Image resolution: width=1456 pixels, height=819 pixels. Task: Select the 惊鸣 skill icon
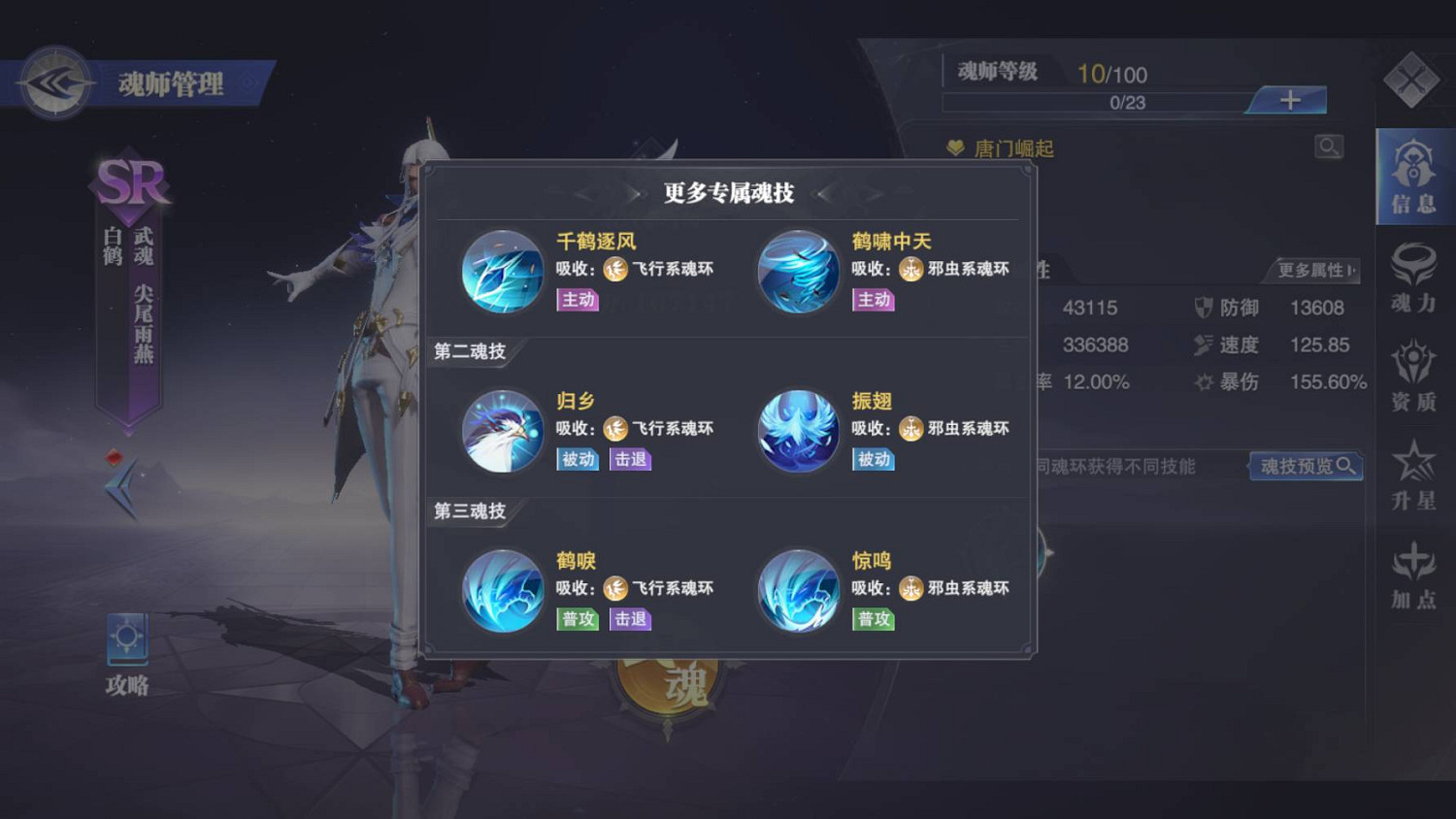[x=798, y=593]
